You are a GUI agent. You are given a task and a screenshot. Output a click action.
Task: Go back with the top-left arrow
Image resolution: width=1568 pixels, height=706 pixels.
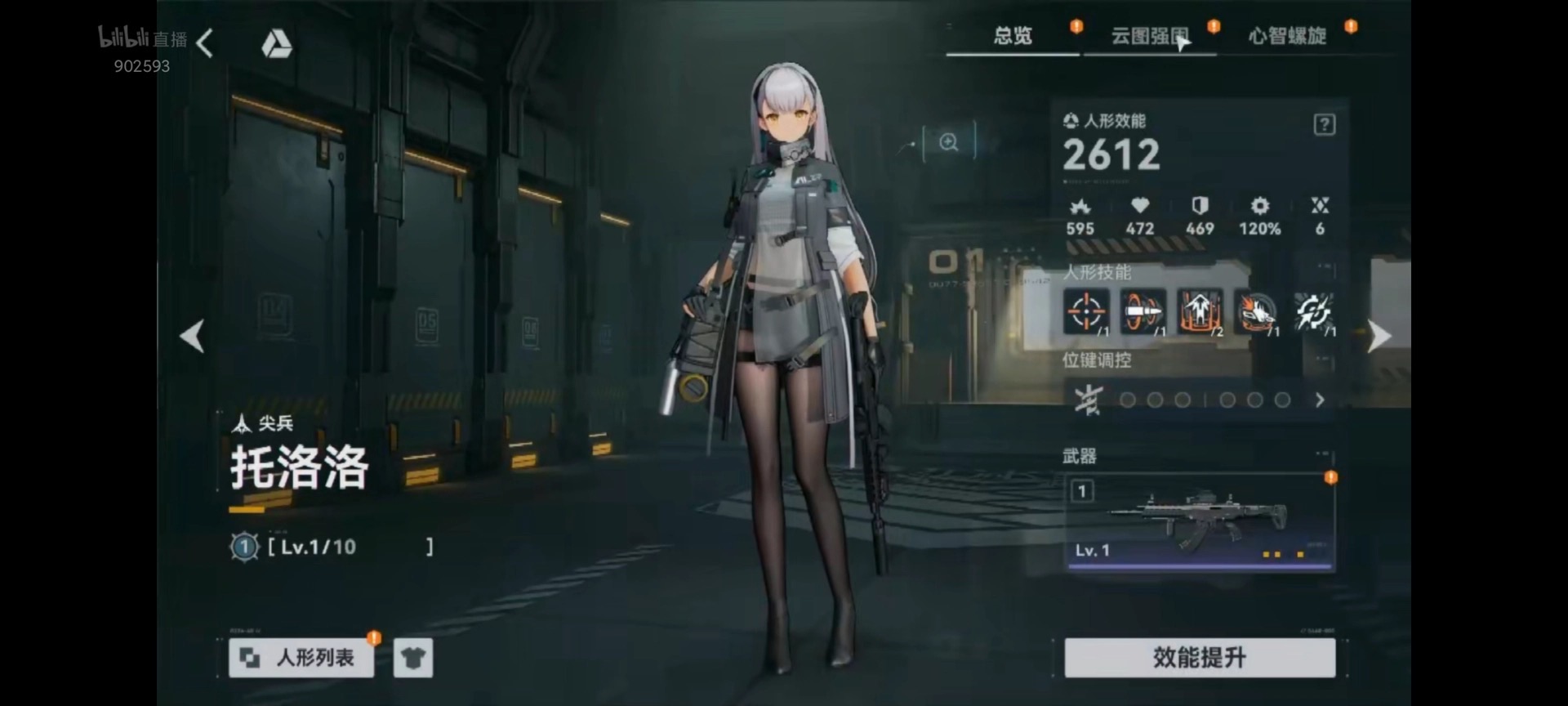(x=205, y=44)
